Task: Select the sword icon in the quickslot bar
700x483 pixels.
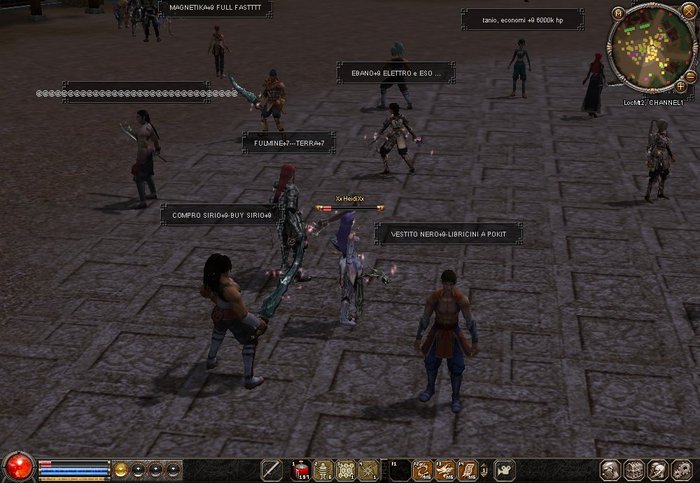Action: [272, 470]
